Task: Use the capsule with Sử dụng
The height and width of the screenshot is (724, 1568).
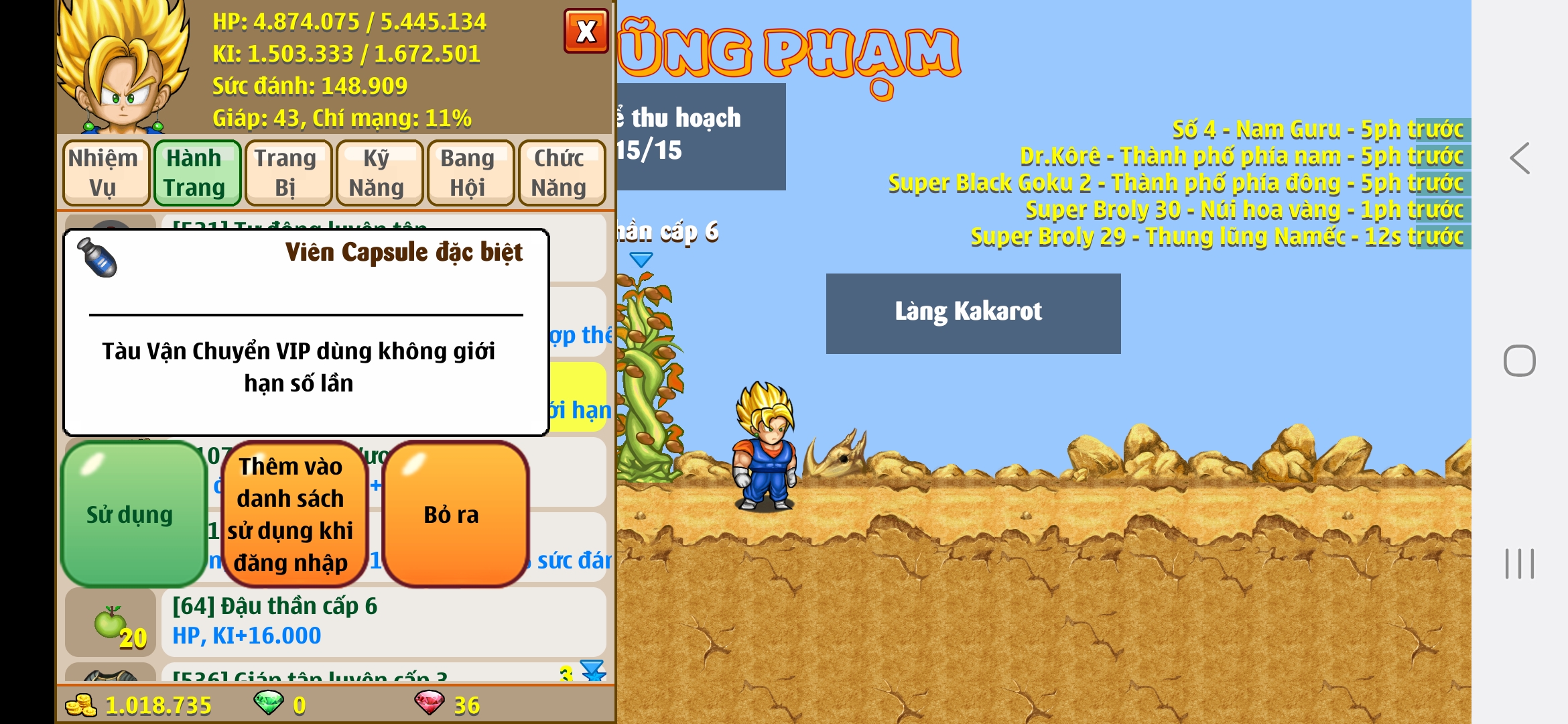Action: pyautogui.click(x=131, y=514)
